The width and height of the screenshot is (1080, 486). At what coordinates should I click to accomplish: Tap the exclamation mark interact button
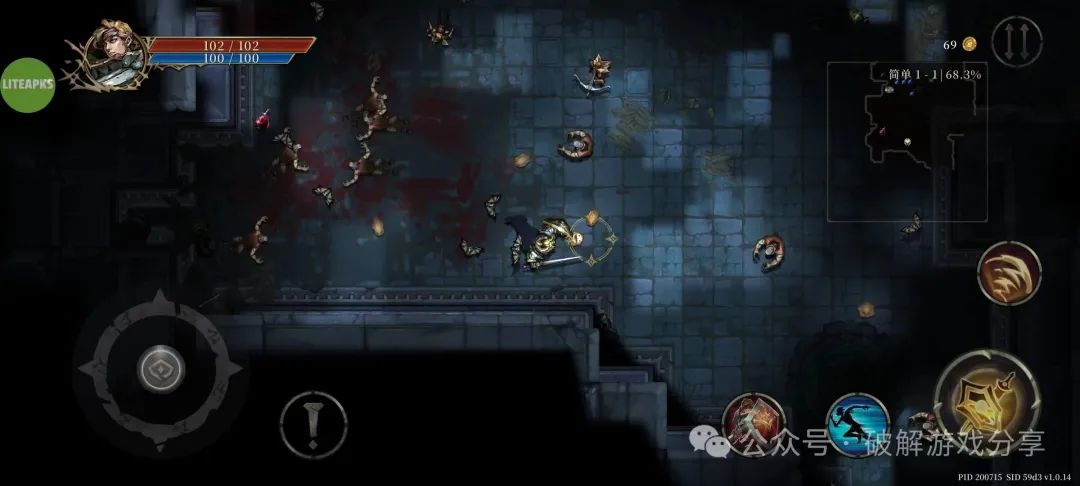coord(313,424)
